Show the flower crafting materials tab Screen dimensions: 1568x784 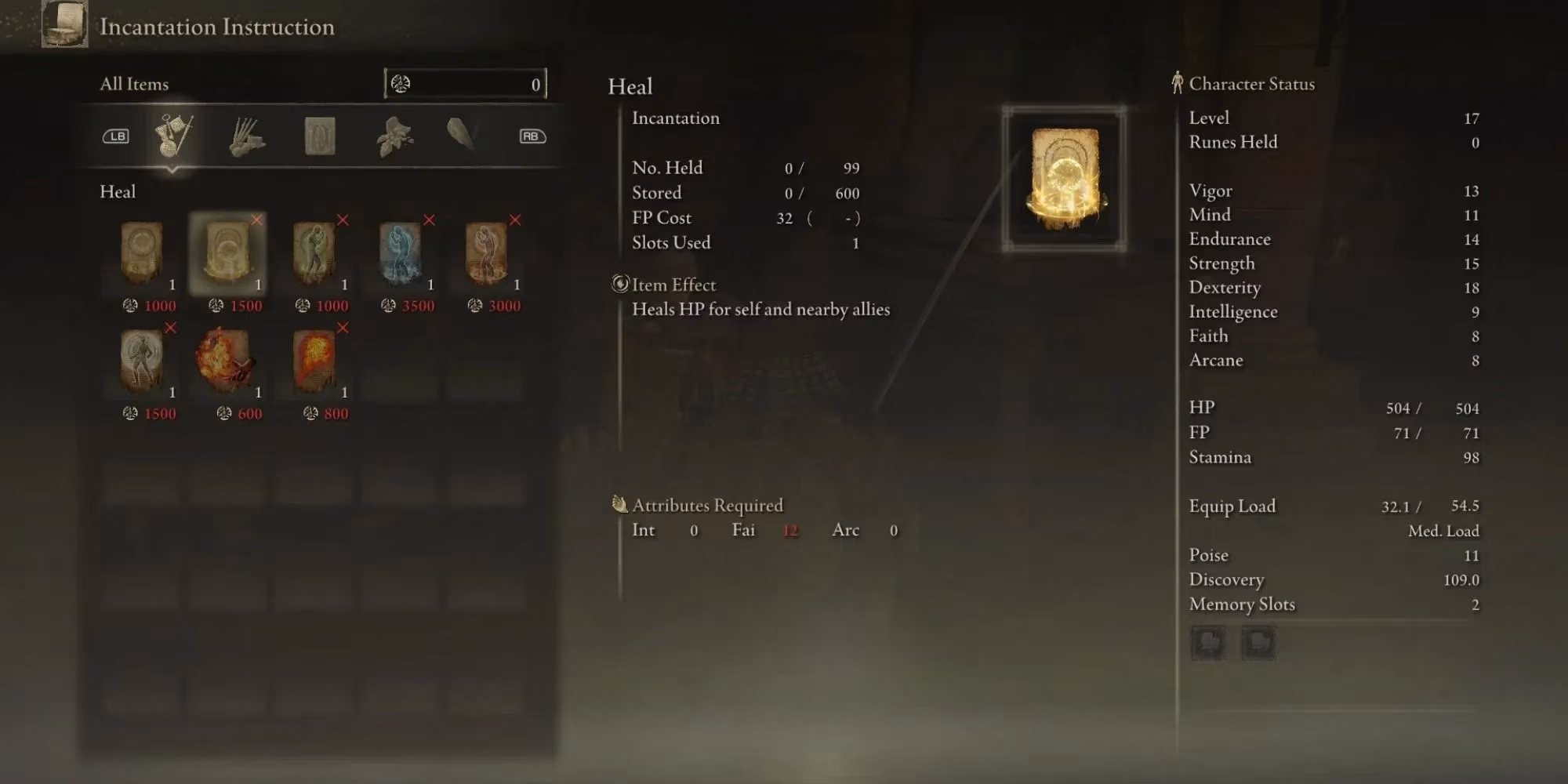coord(394,136)
